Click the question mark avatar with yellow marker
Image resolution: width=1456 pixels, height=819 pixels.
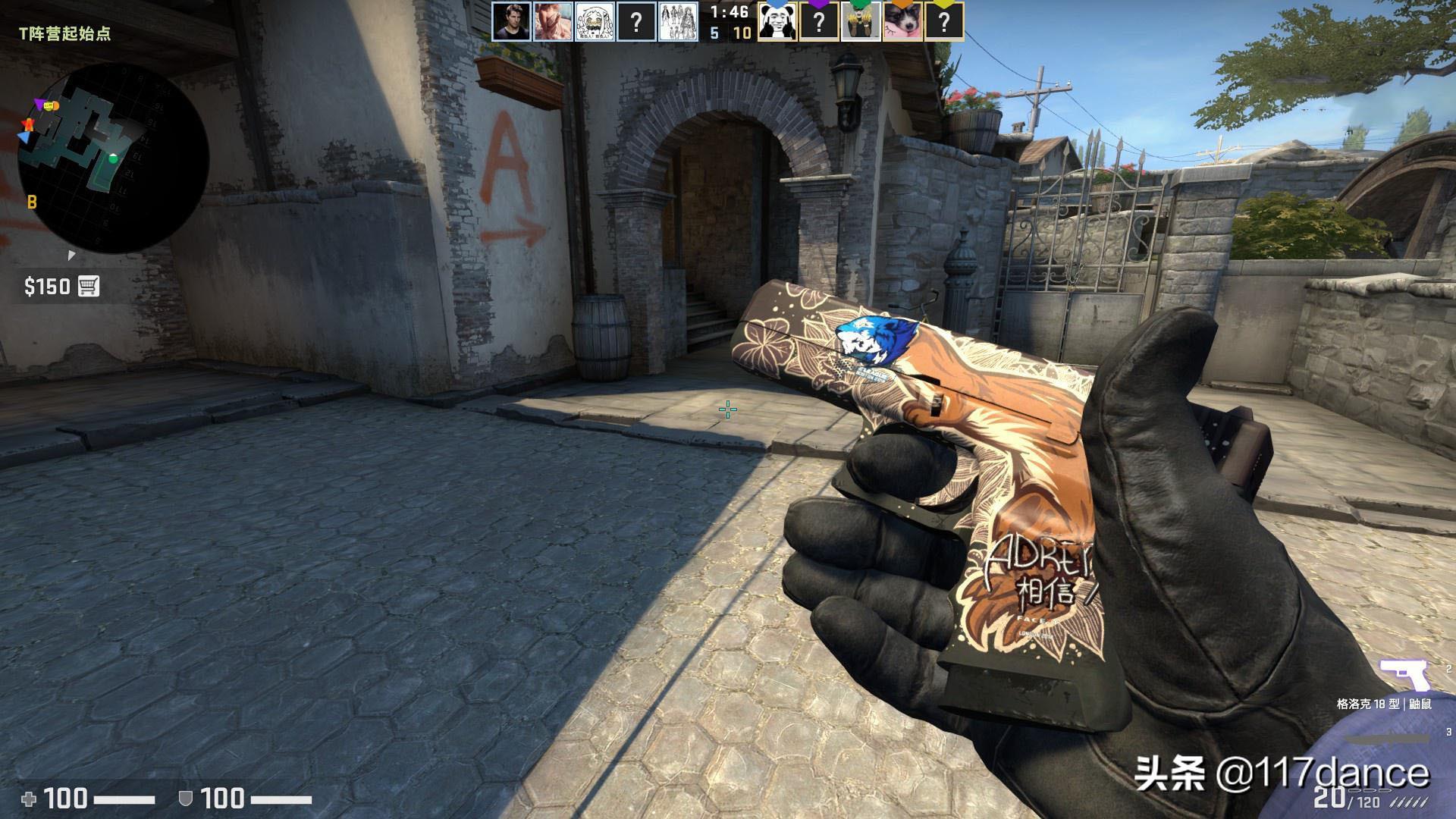(x=943, y=22)
